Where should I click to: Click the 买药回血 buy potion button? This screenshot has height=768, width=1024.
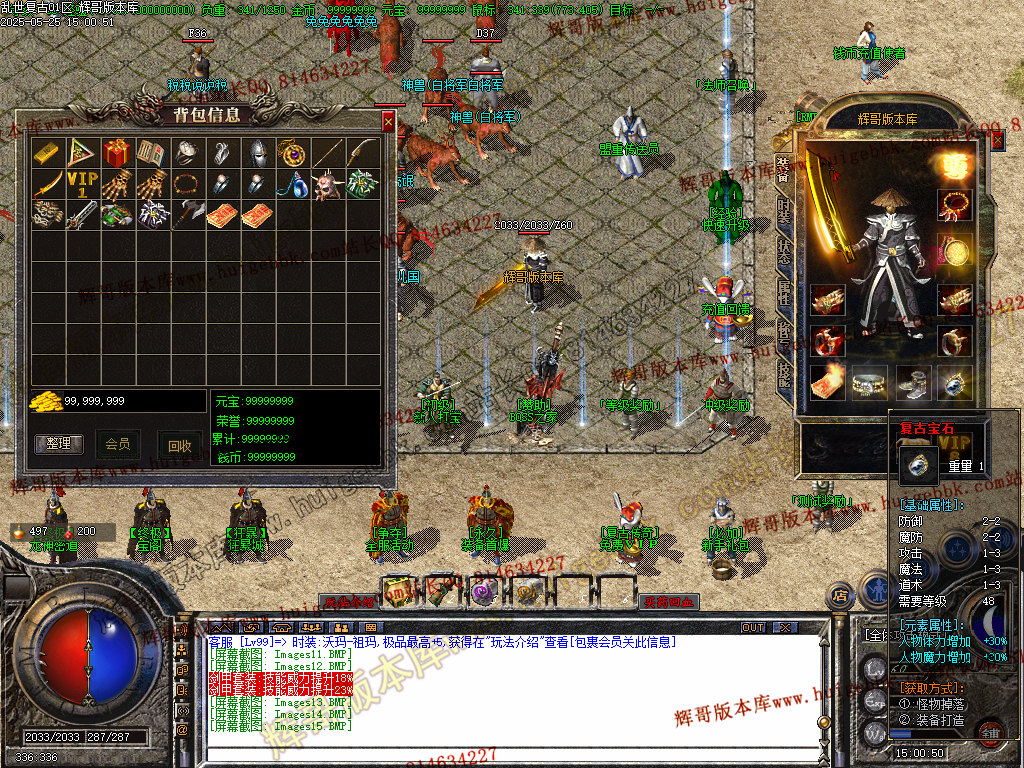click(x=669, y=602)
